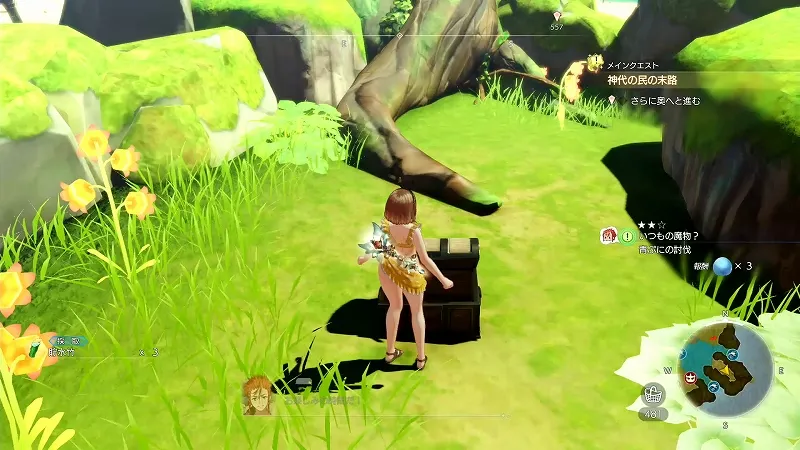Viewport: 800px width, 450px height.
Task: Select the いつもの魔物？ side quest entry
Action: (x=664, y=237)
